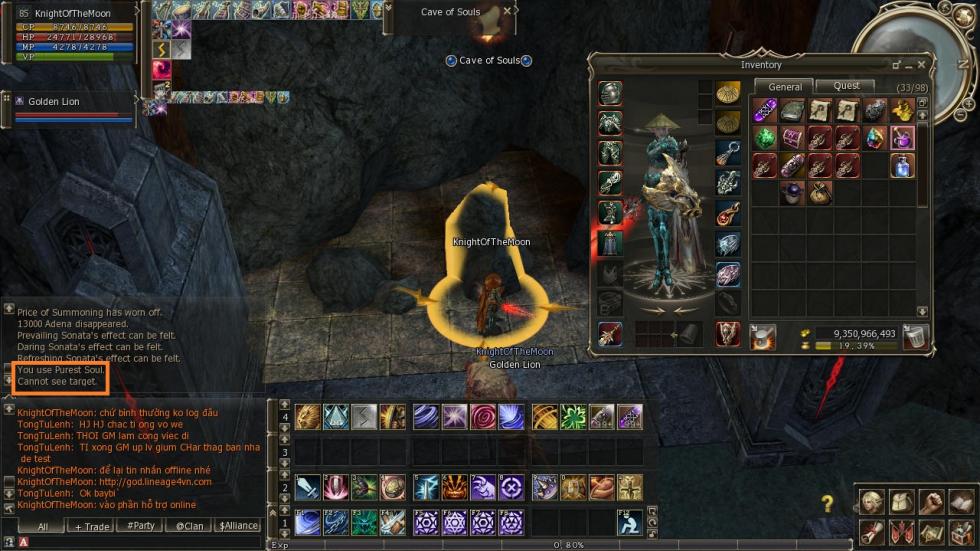Open the +Trade chat tab

click(x=90, y=526)
